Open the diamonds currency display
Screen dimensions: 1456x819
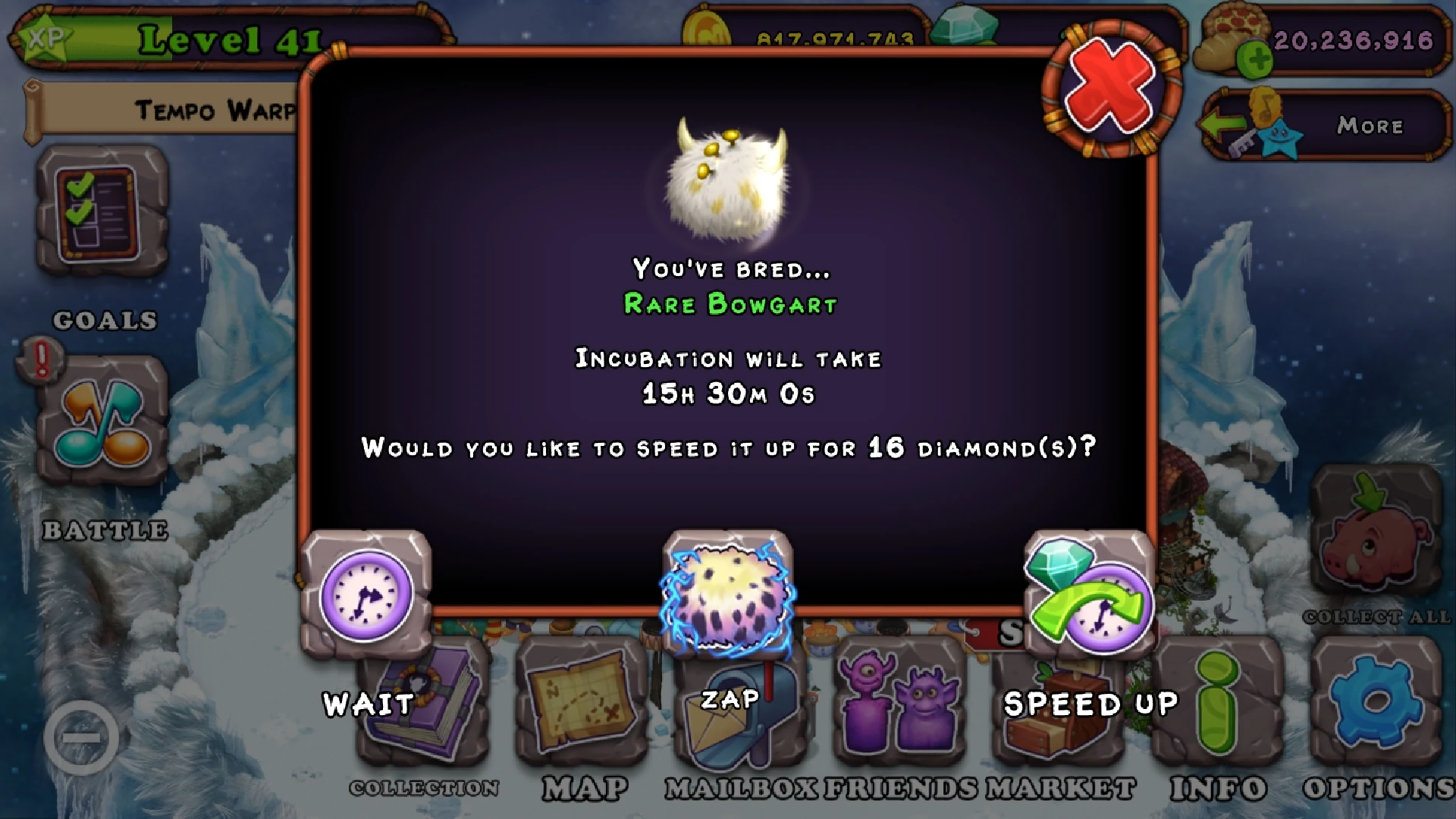tap(963, 27)
